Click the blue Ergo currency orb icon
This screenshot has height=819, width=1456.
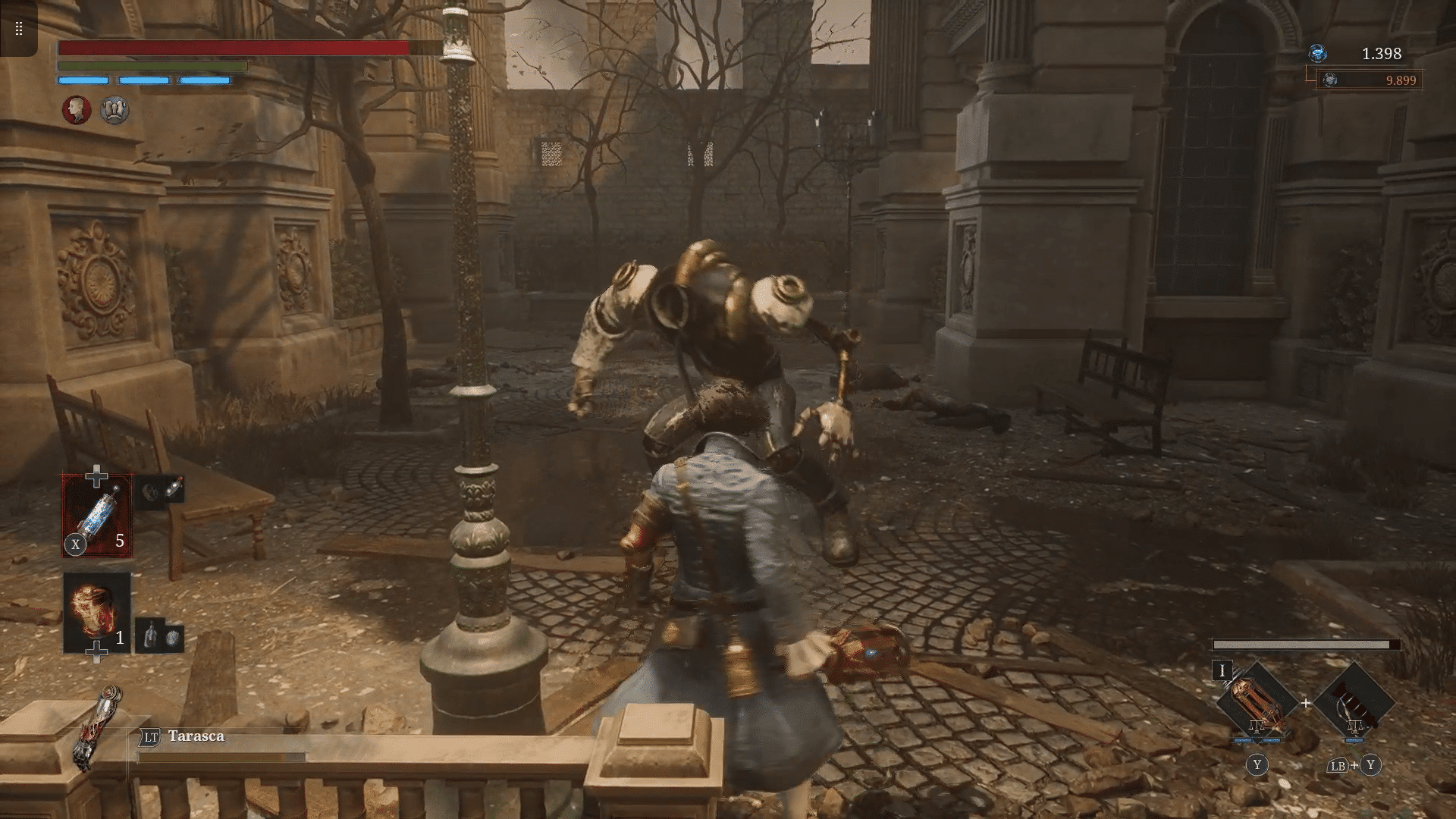1317,55
